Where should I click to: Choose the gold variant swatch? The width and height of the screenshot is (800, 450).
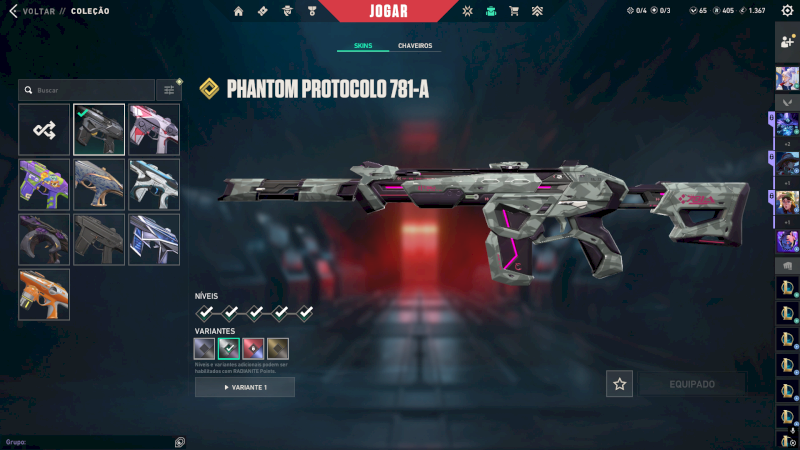[x=277, y=349]
